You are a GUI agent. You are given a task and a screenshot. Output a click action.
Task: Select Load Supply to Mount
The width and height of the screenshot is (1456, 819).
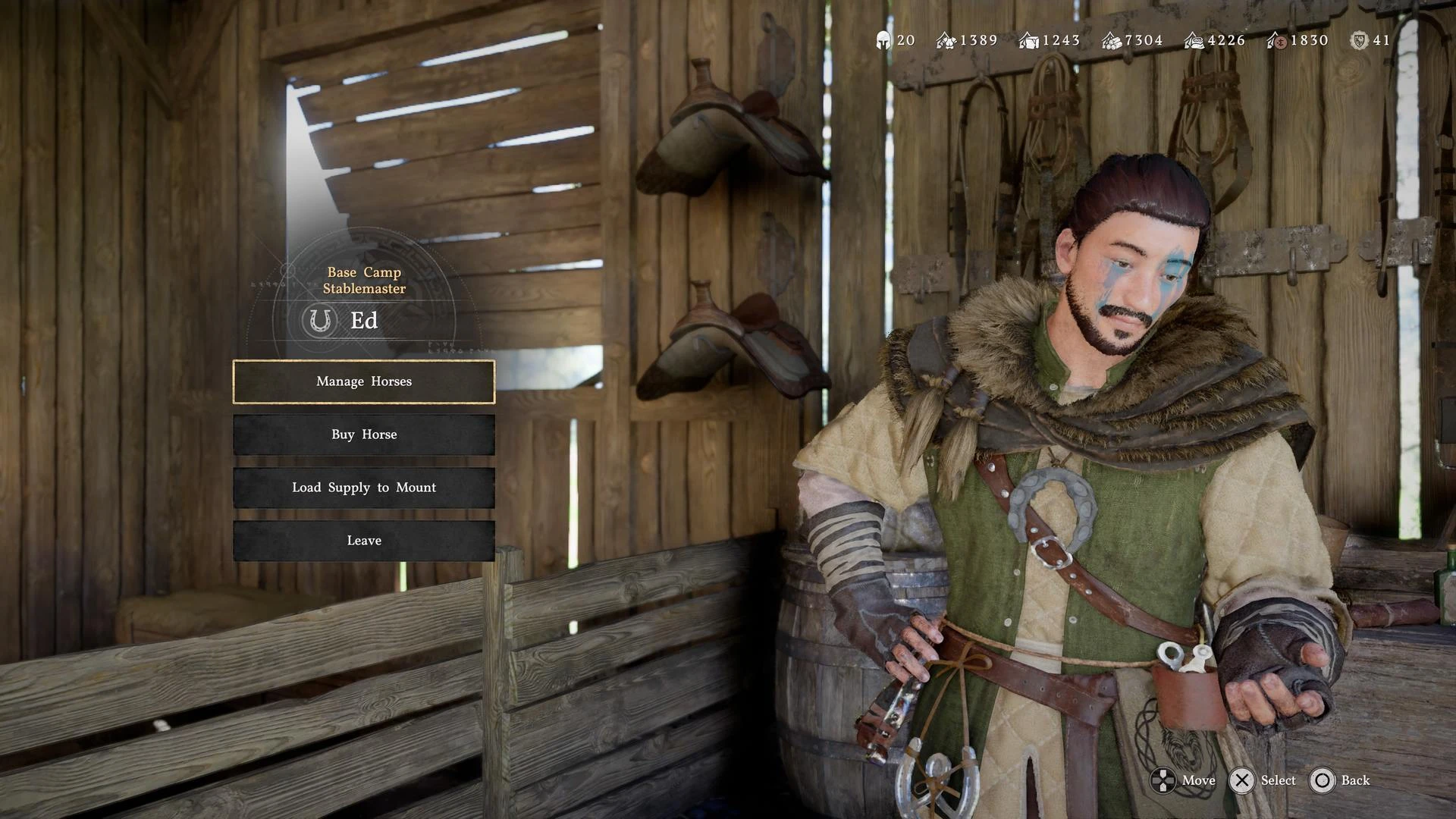364,488
